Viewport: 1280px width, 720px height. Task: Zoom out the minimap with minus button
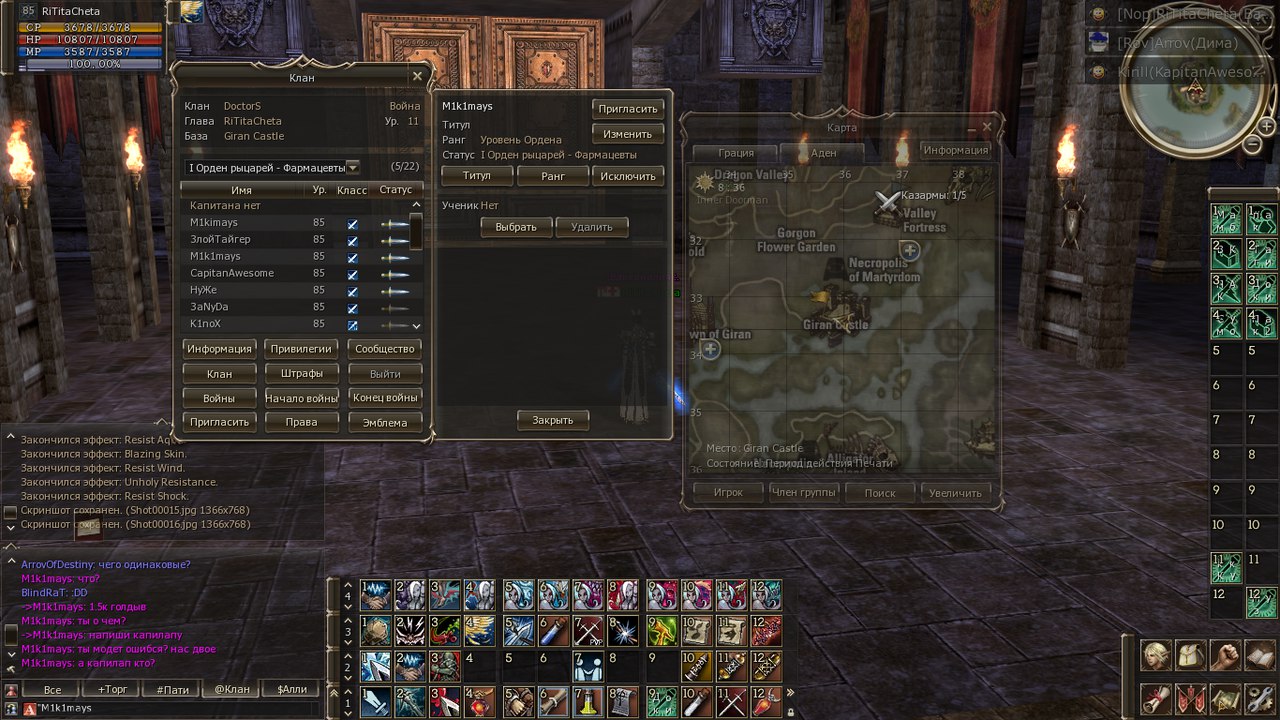click(x=1252, y=144)
